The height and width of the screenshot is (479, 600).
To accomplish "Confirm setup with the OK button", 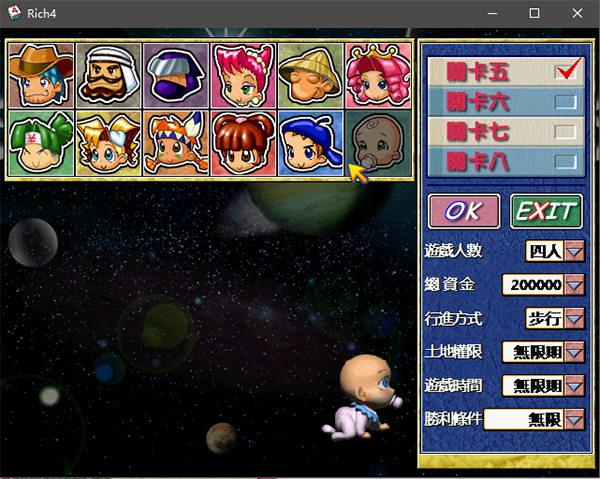I will [x=464, y=211].
